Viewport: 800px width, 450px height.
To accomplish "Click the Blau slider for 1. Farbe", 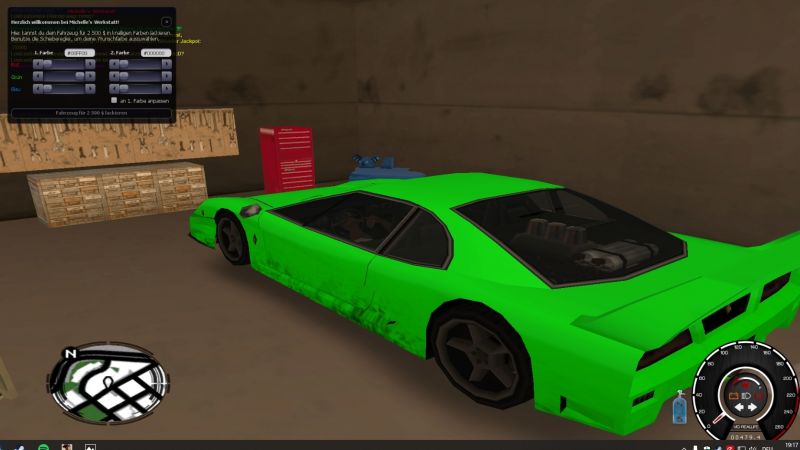I will [x=64, y=89].
